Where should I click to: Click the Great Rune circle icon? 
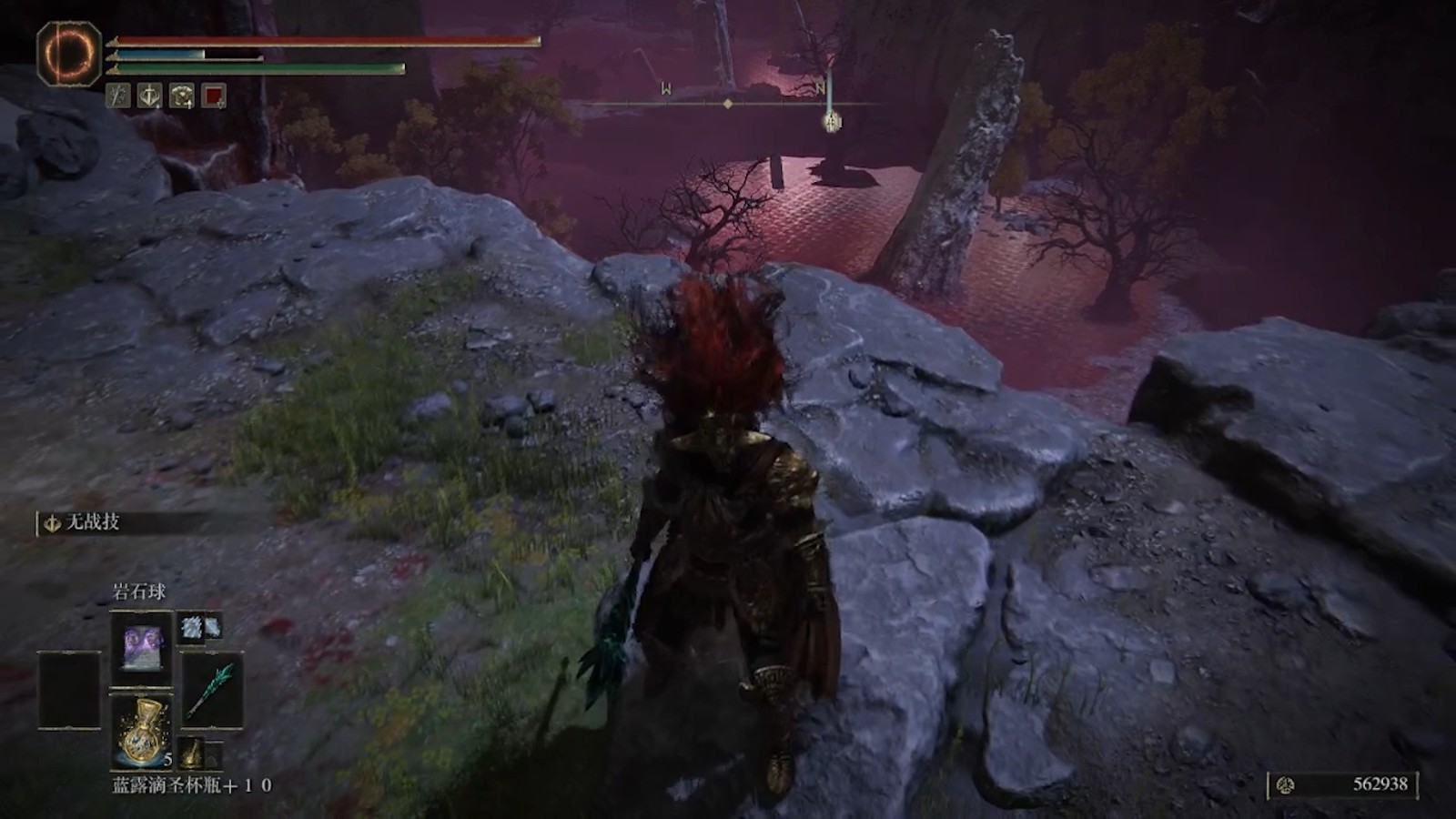(x=68, y=53)
